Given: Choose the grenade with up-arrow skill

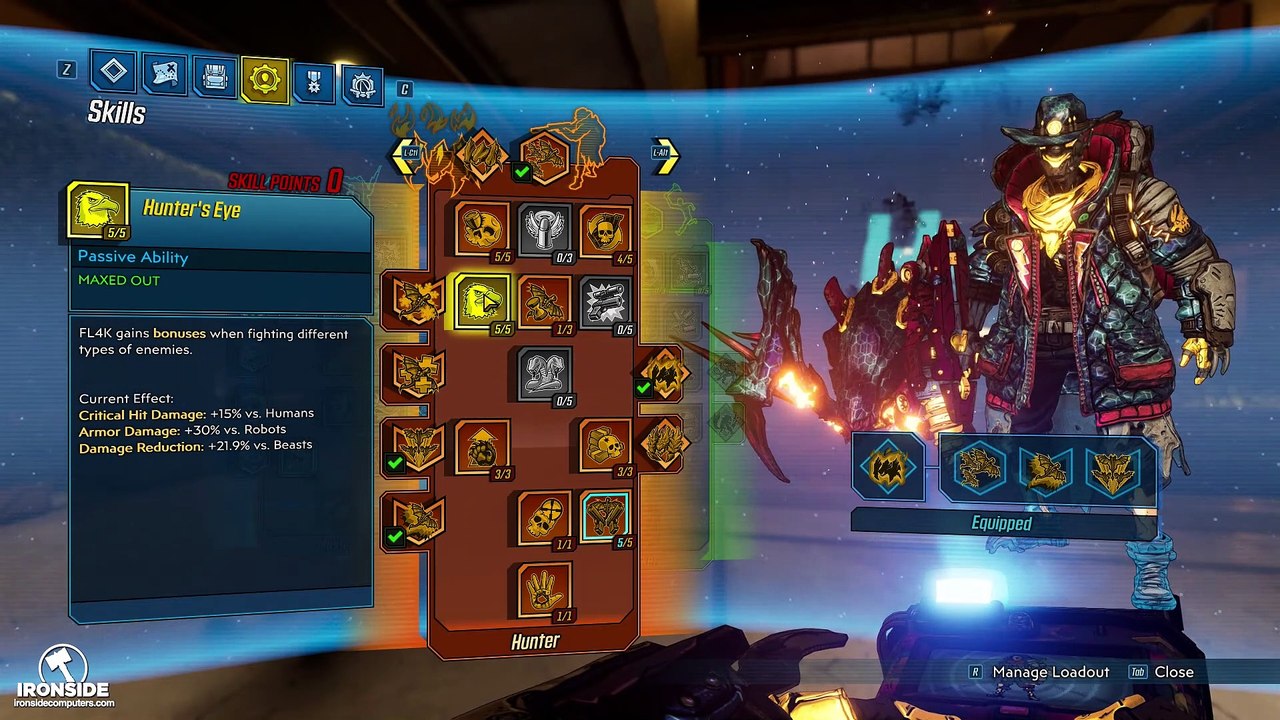Looking at the screenshot, I should tap(482, 445).
